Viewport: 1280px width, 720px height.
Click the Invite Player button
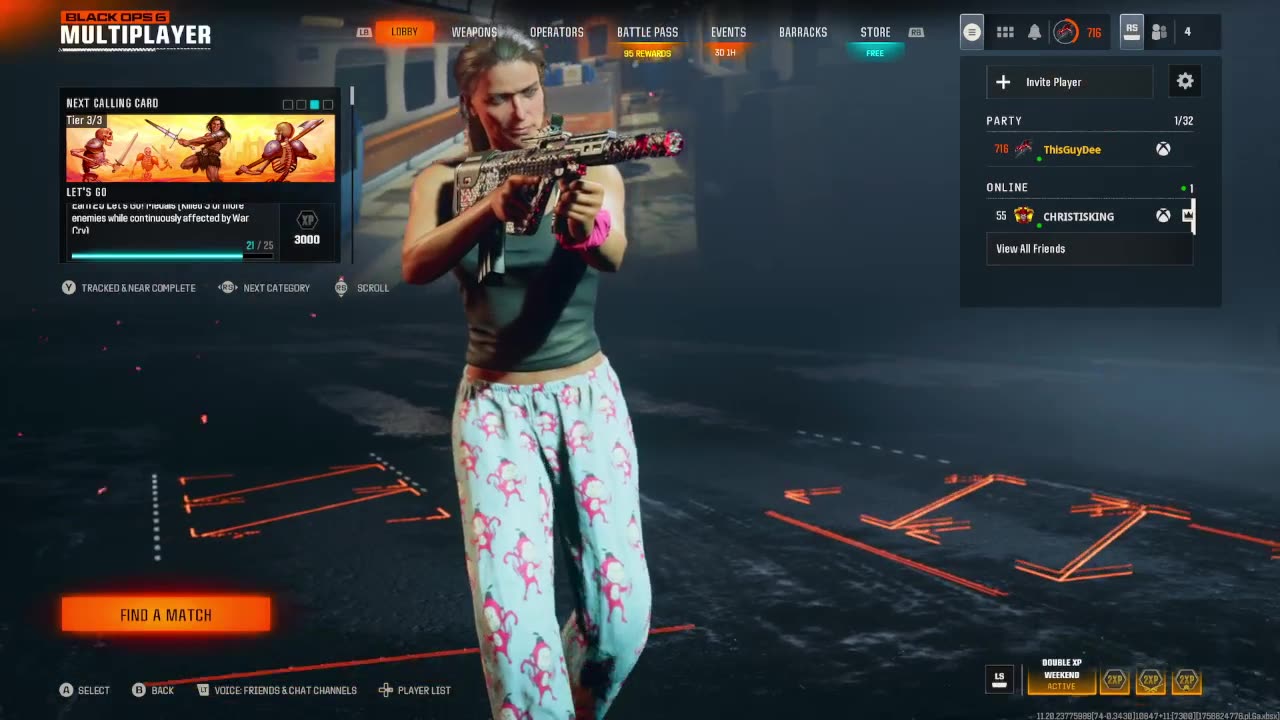tap(1069, 82)
